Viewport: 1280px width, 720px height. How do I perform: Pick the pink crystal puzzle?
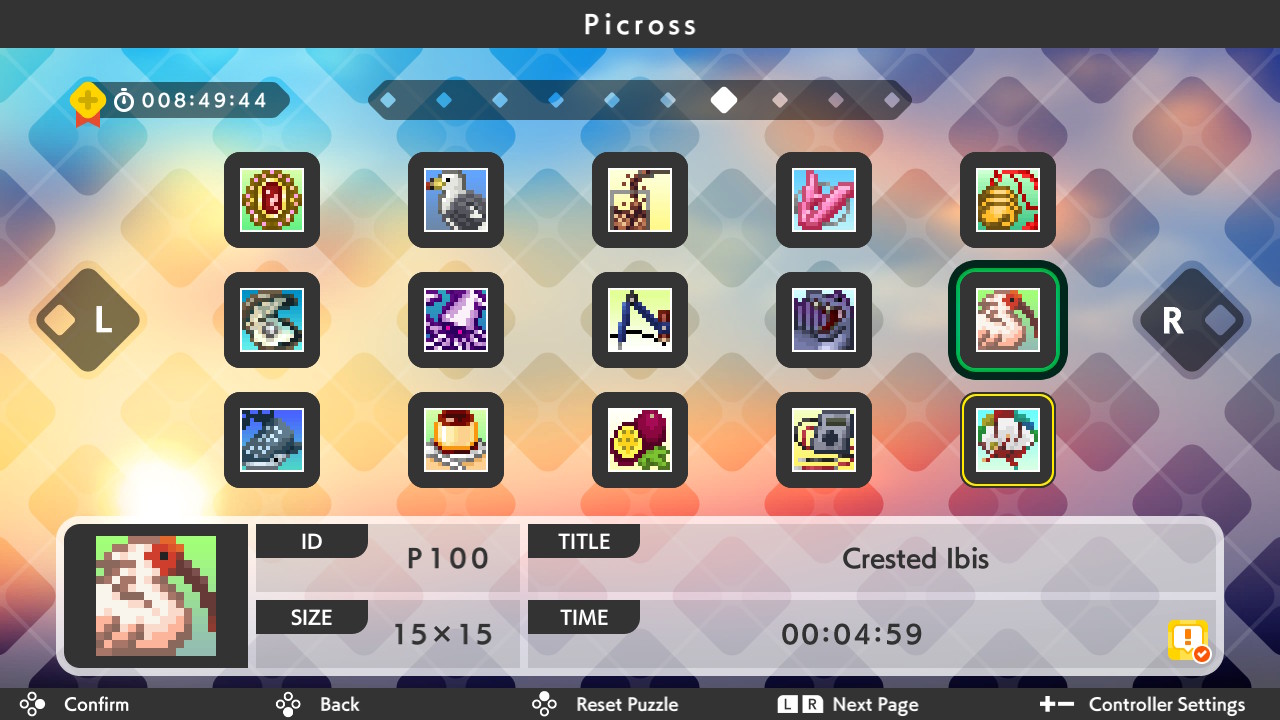pyautogui.click(x=824, y=200)
